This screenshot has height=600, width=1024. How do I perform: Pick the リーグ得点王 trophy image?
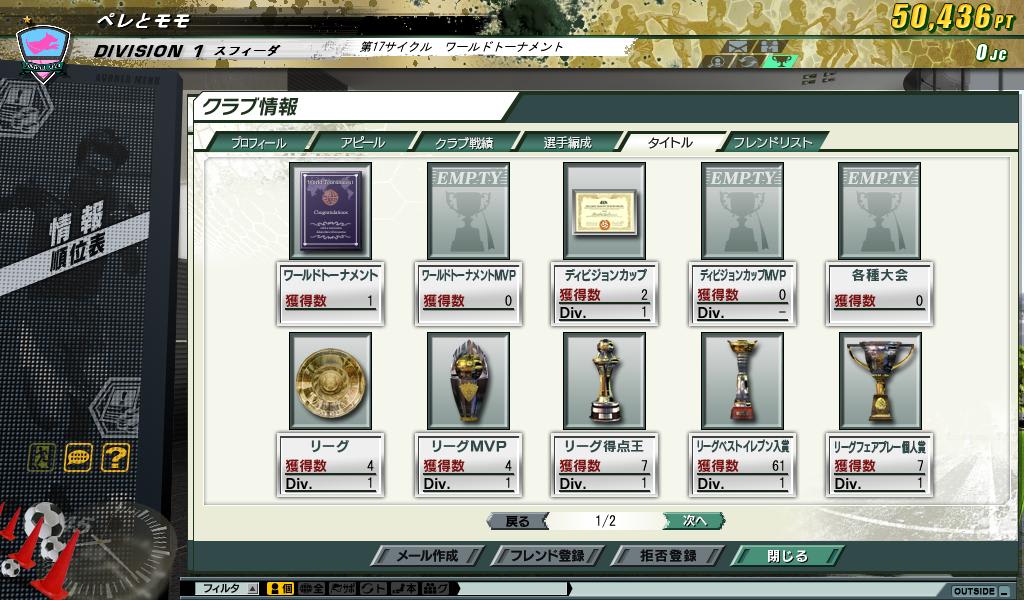[604, 382]
